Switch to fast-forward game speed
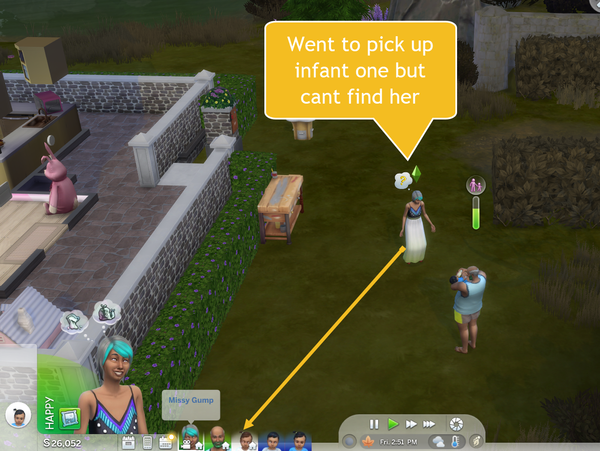The width and height of the screenshot is (600, 451). 410,423
